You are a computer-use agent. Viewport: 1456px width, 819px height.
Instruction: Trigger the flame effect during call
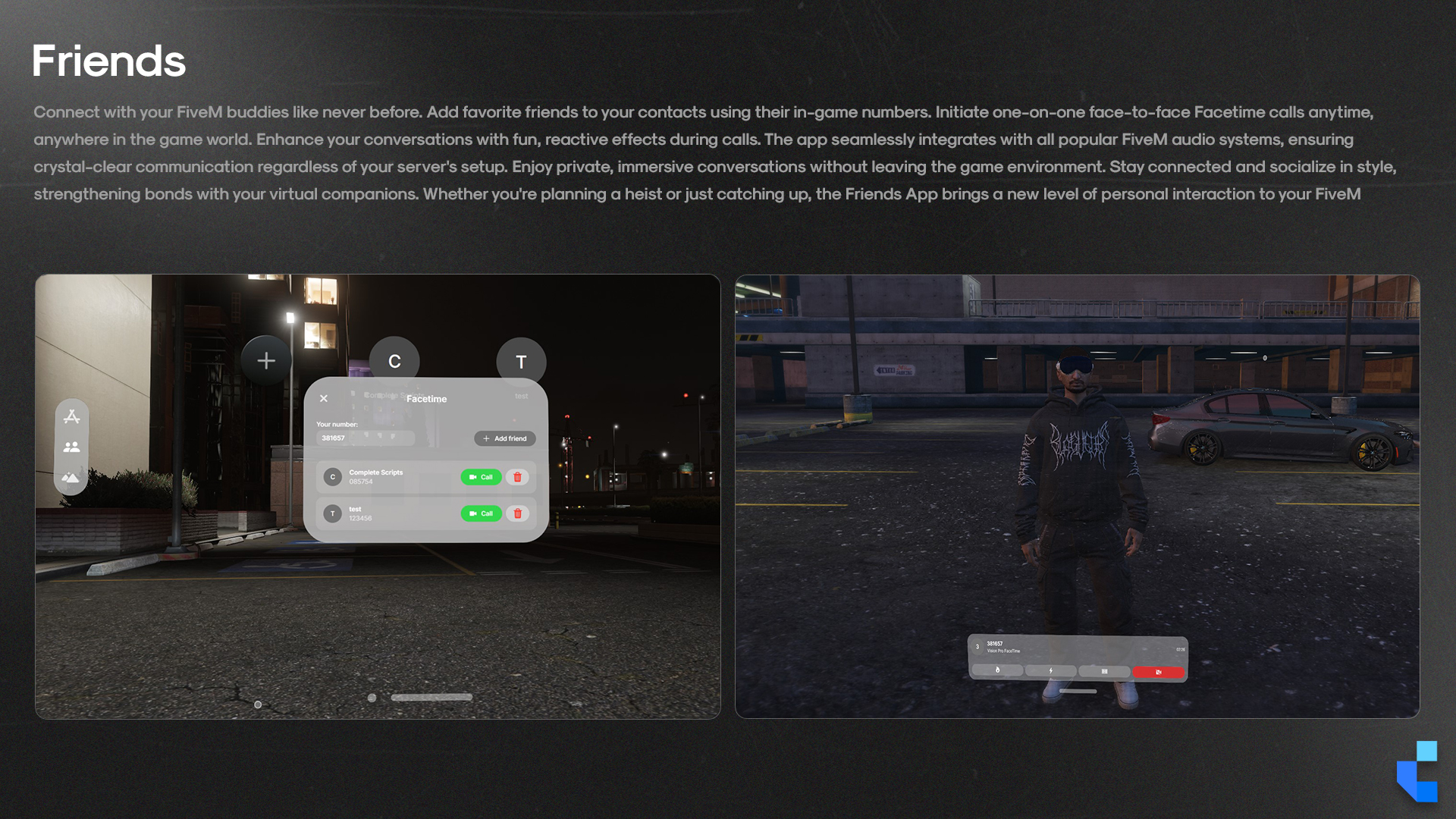coord(997,670)
